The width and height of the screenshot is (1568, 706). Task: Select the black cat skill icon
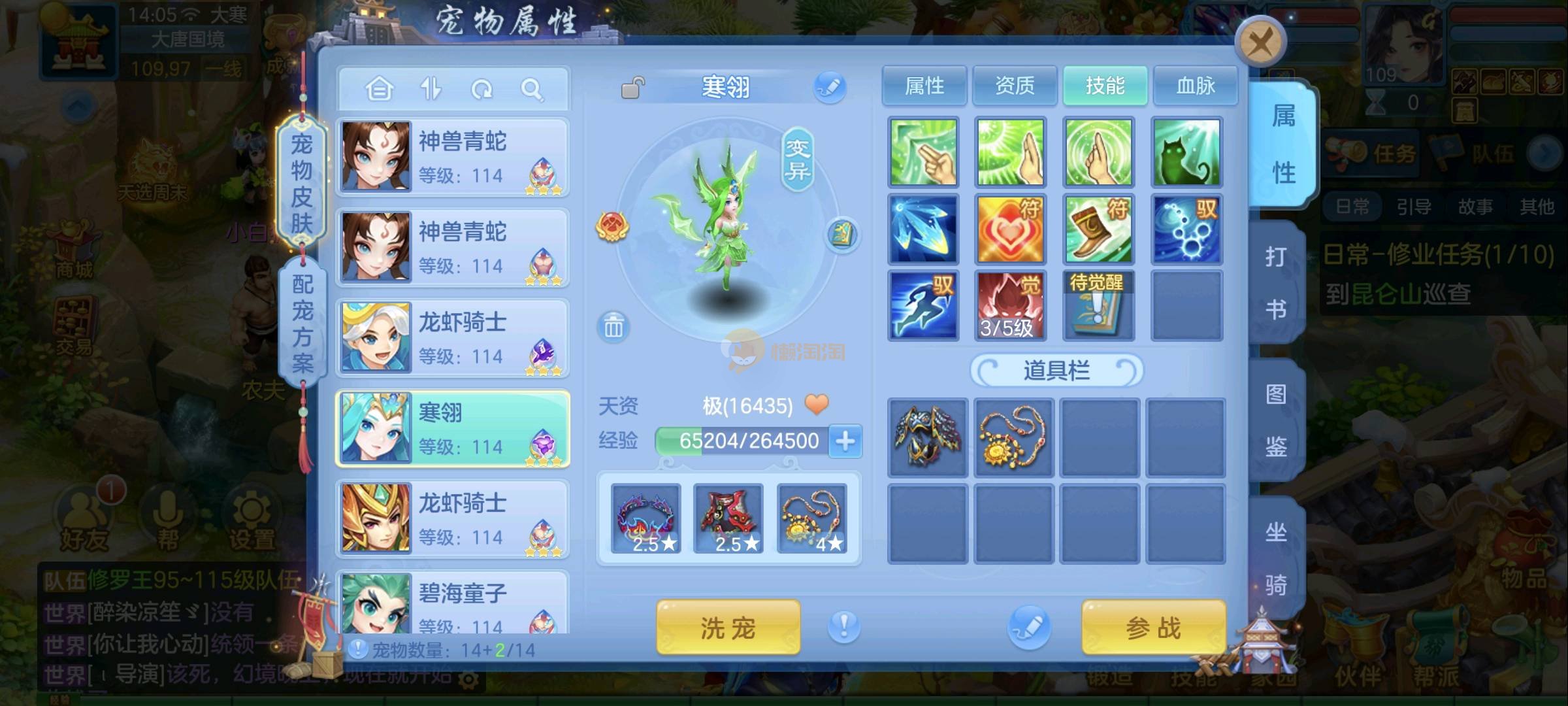(x=1186, y=152)
